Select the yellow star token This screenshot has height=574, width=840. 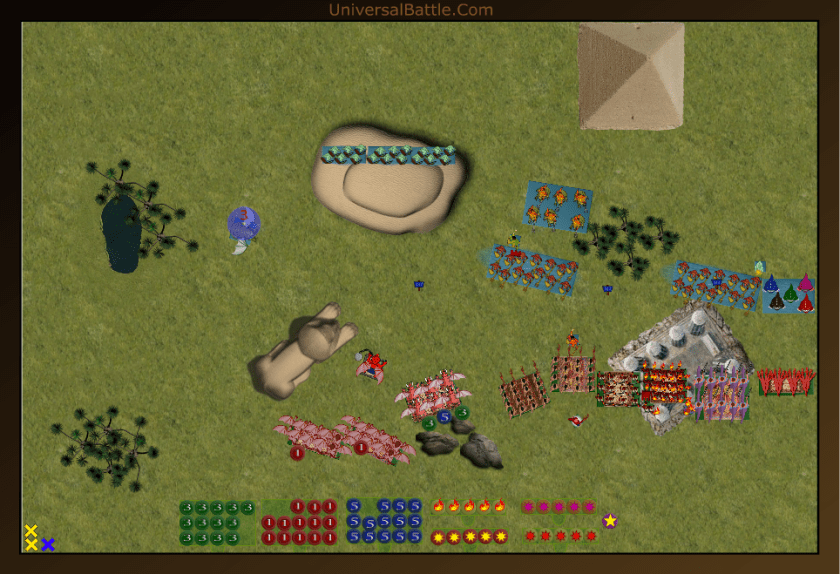(x=610, y=520)
